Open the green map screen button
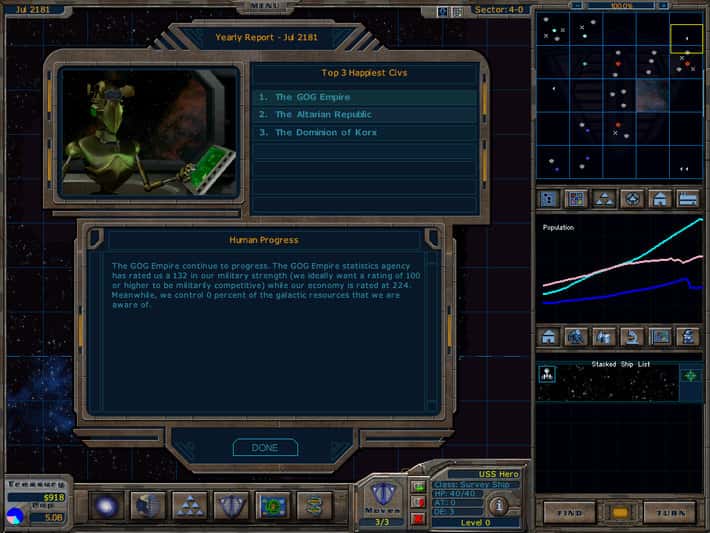This screenshot has width=710, height=533. pyautogui.click(x=273, y=505)
